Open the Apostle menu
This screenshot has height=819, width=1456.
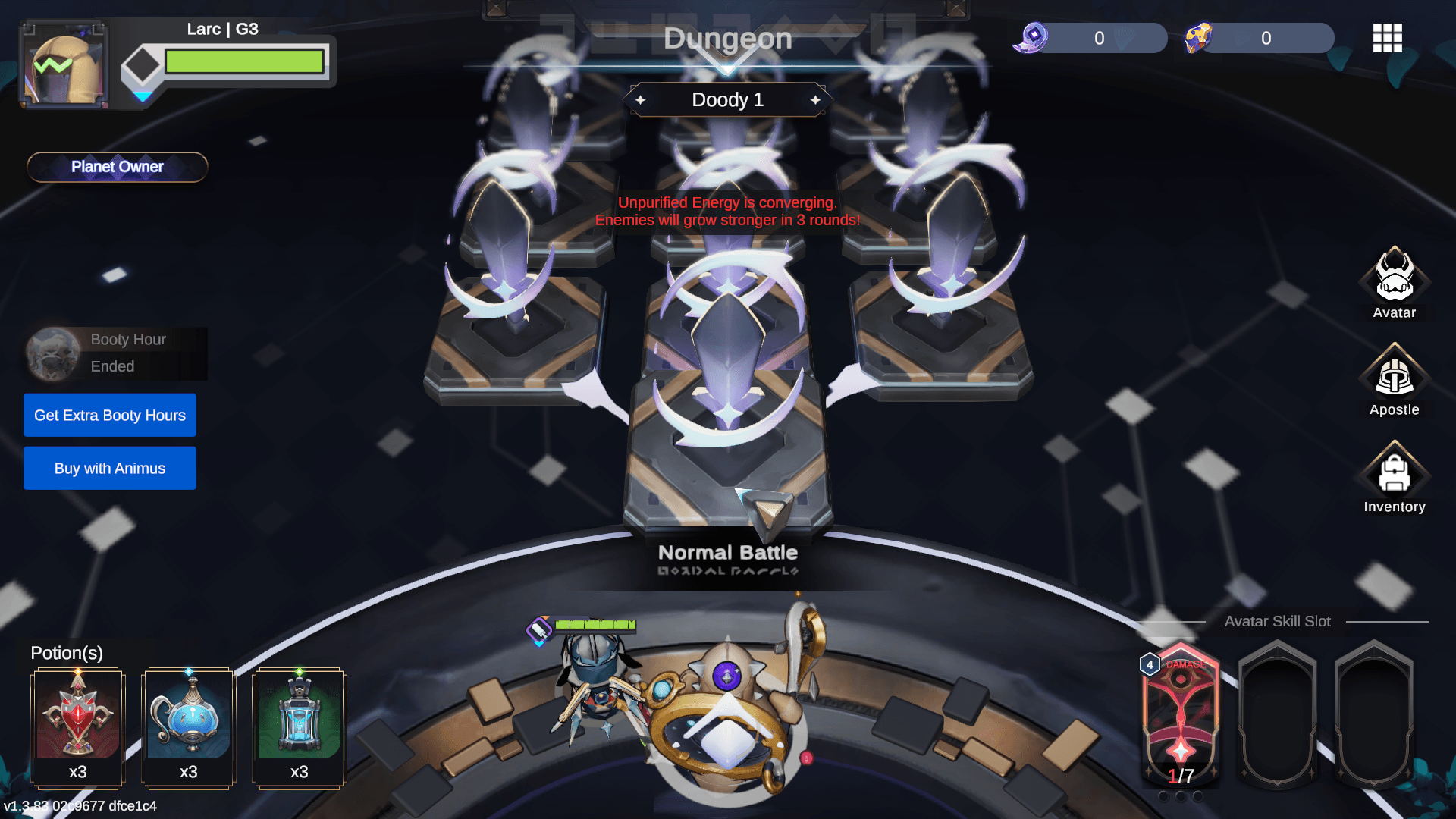coord(1394,379)
